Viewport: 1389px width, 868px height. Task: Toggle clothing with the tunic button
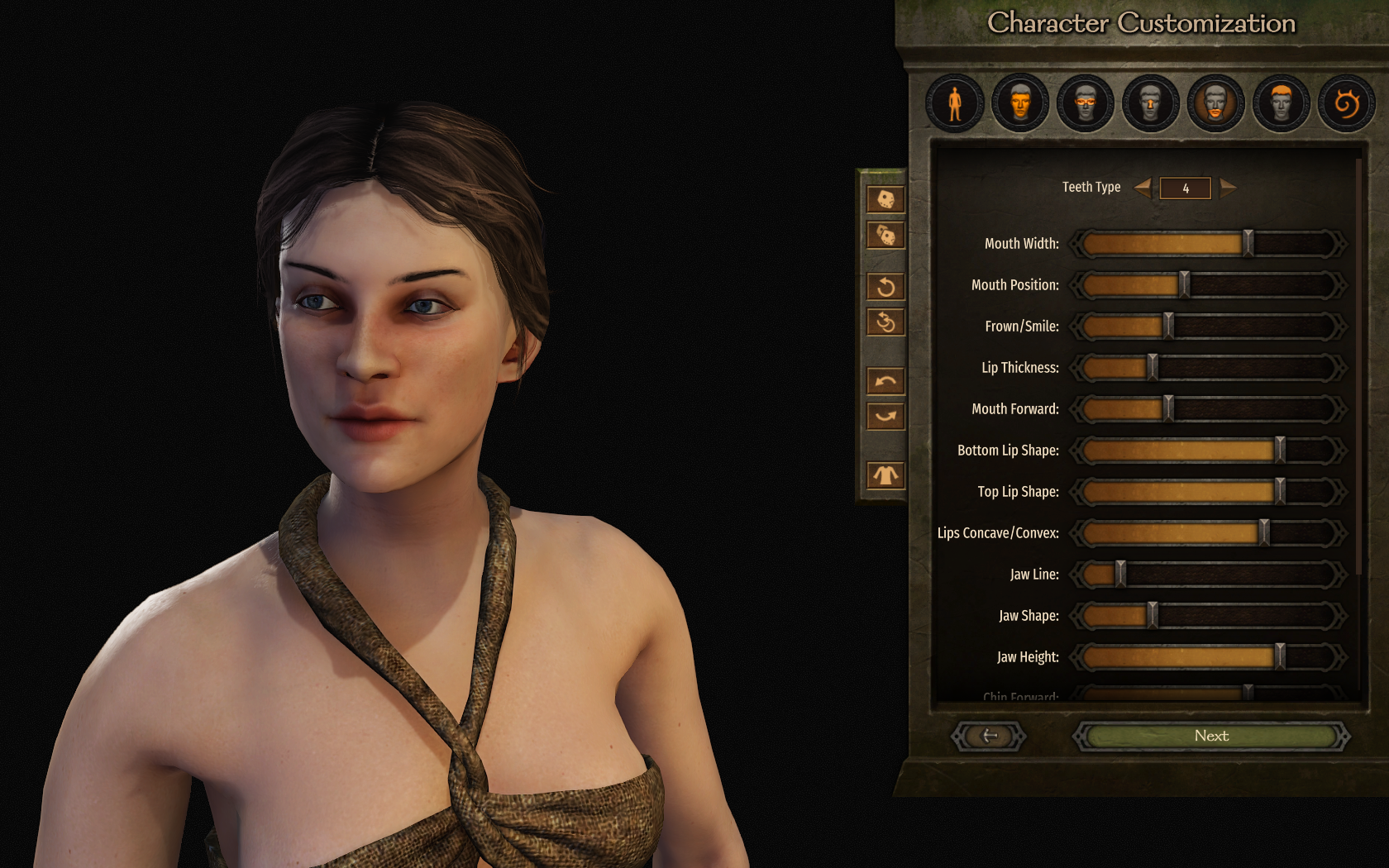885,475
